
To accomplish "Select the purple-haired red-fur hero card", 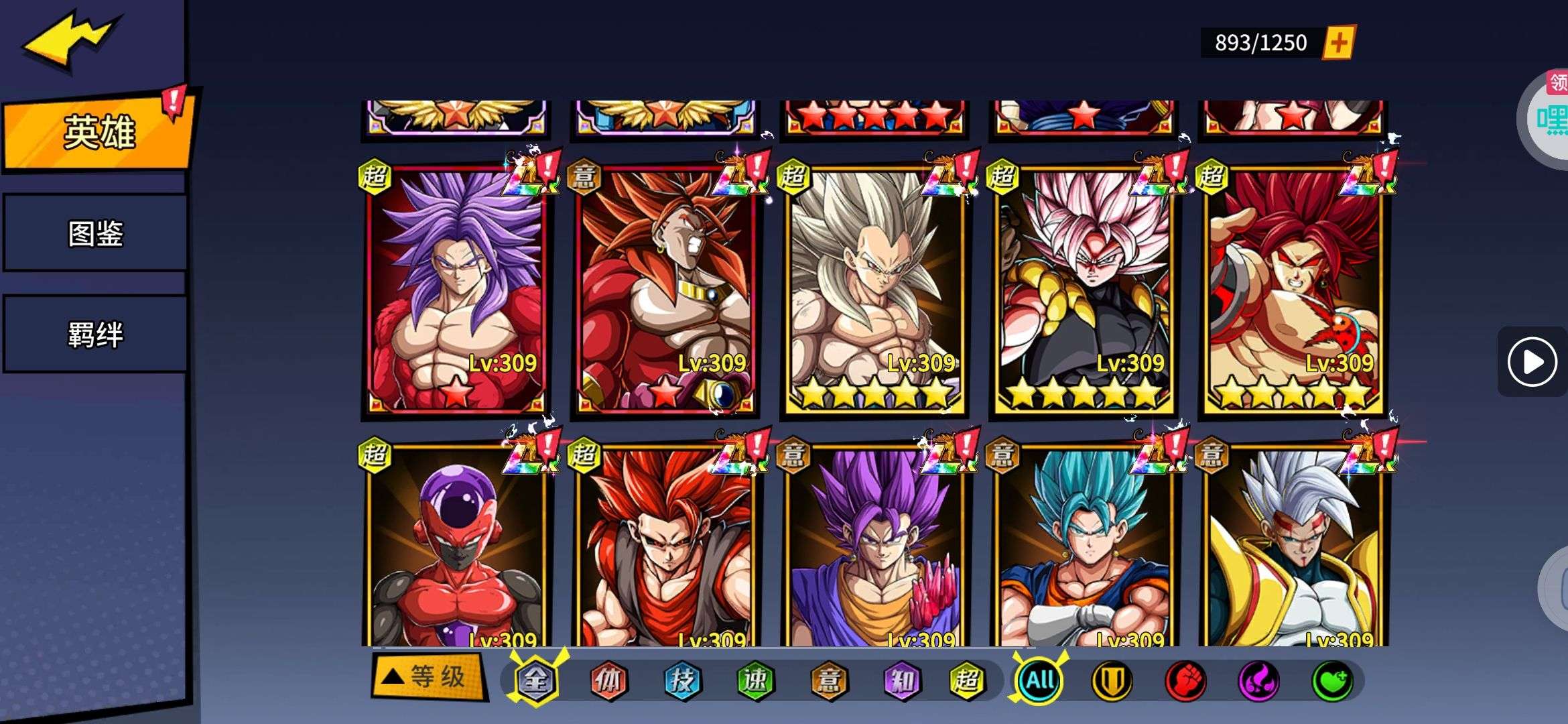I will click(456, 288).
